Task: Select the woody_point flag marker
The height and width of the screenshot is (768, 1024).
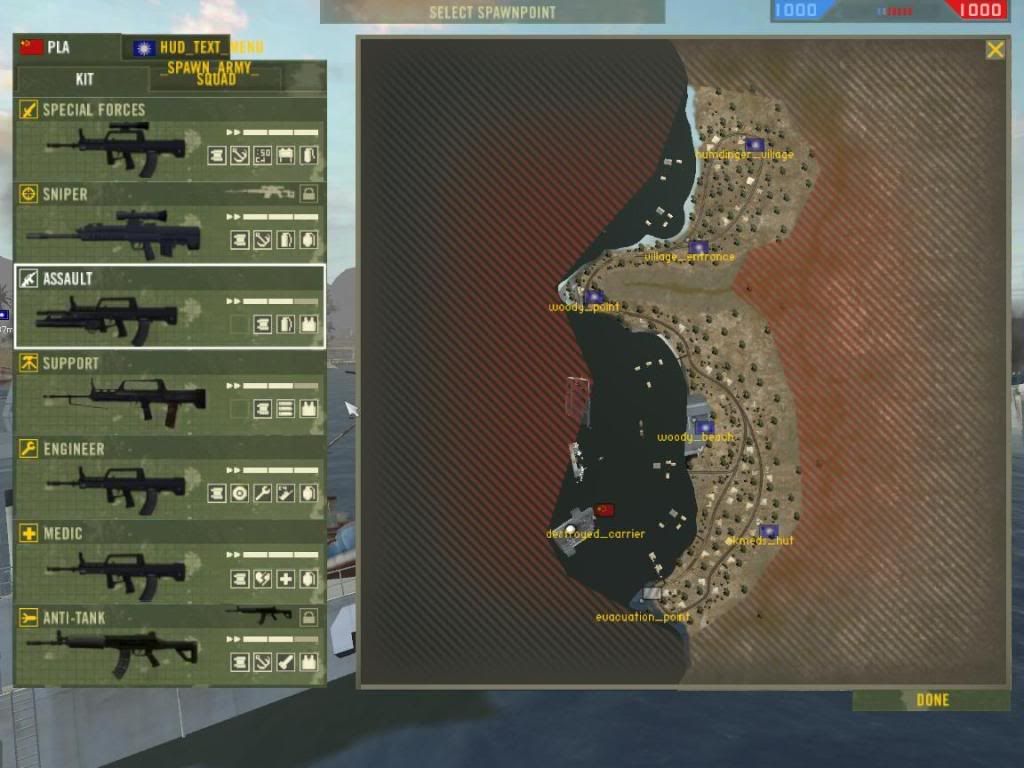Action: pos(594,297)
